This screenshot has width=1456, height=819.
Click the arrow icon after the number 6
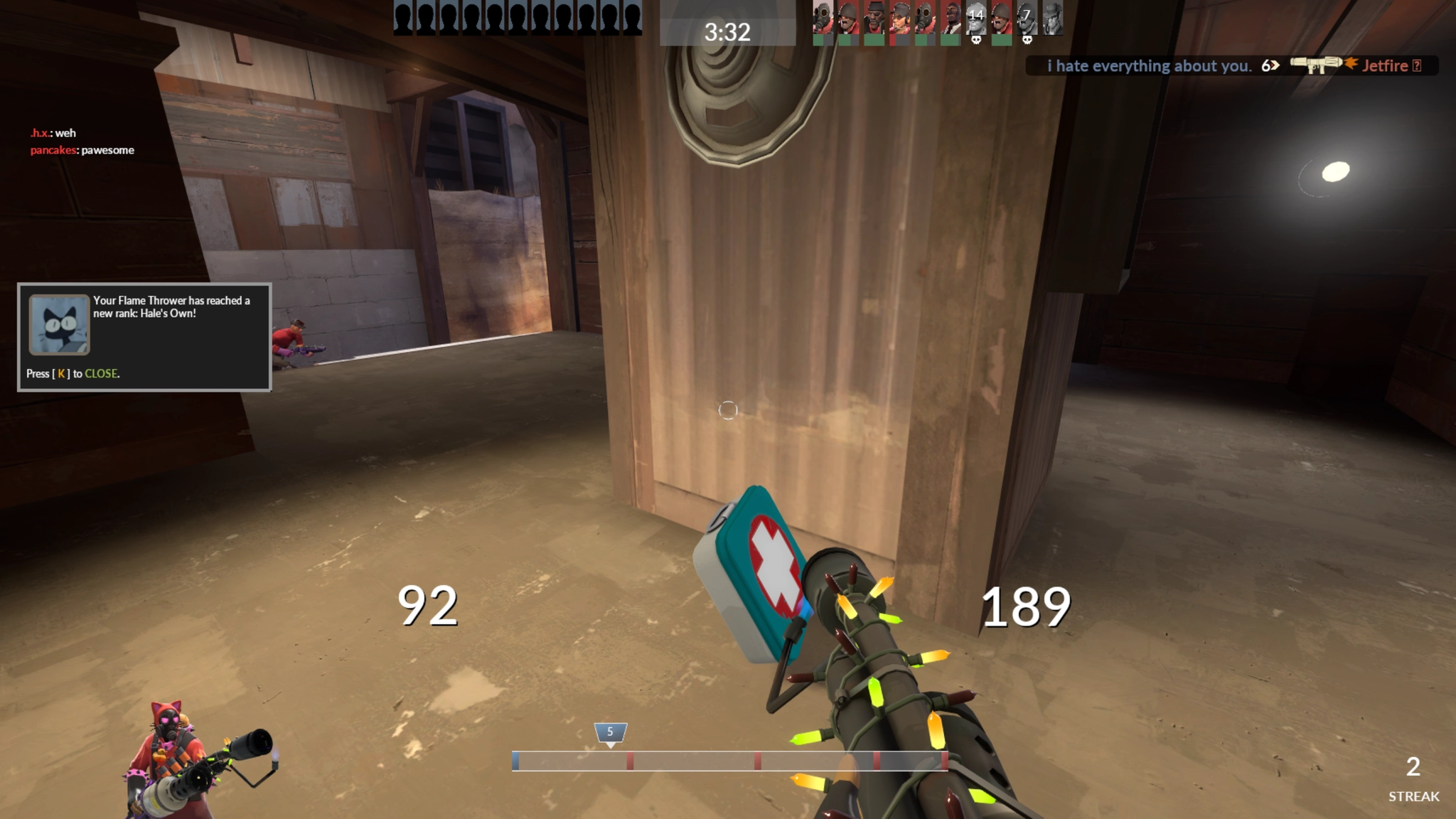pyautogui.click(x=1275, y=66)
